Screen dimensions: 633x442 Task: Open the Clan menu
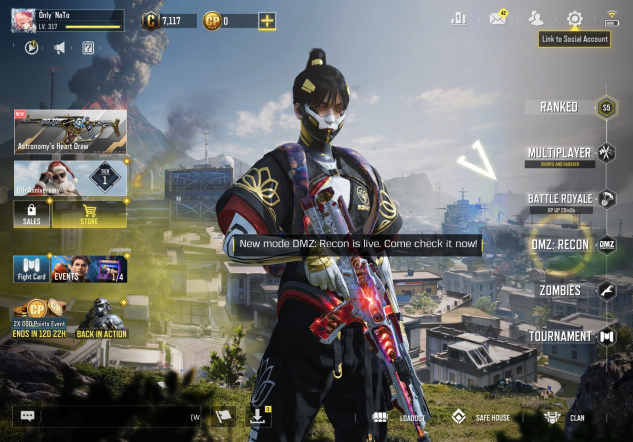coord(565,417)
